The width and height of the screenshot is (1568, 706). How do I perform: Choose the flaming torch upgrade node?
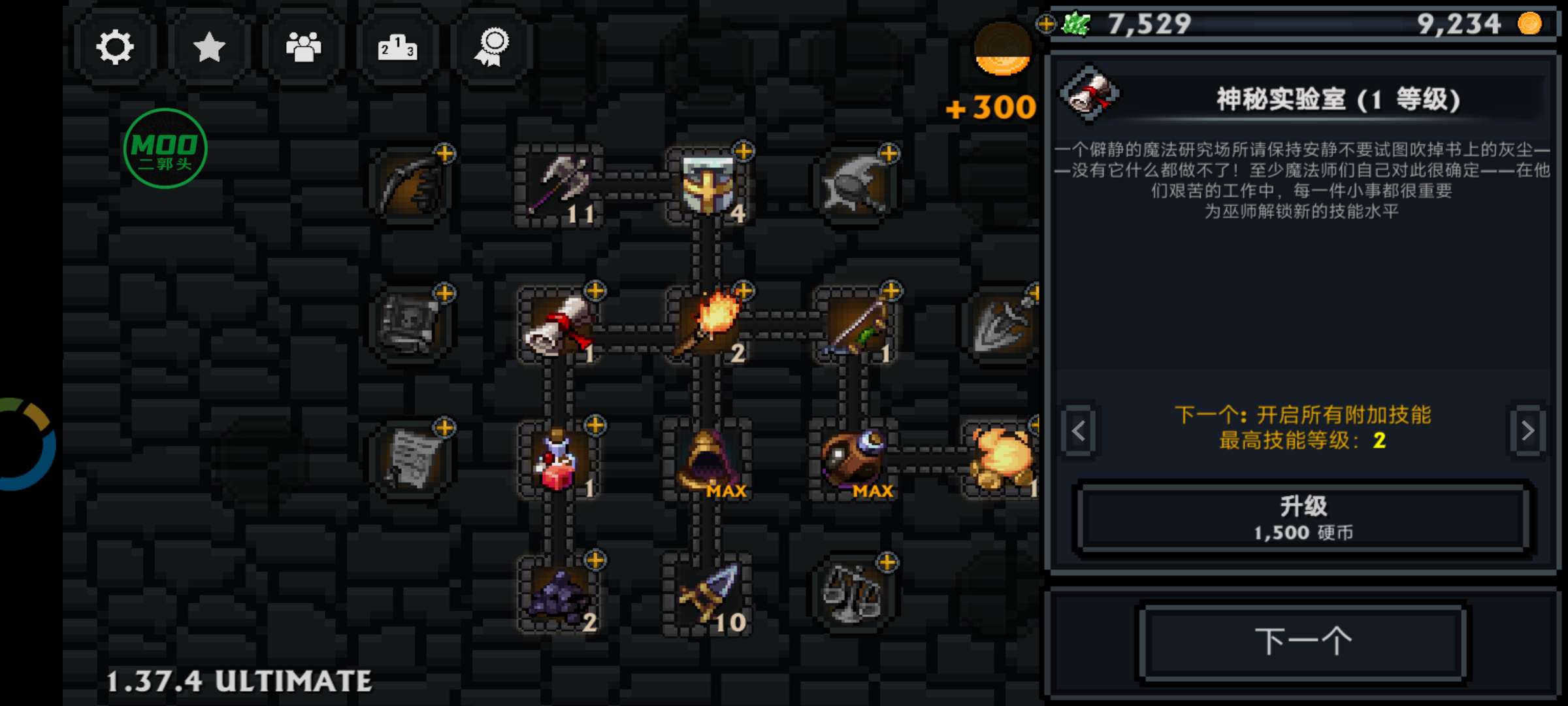tap(708, 325)
